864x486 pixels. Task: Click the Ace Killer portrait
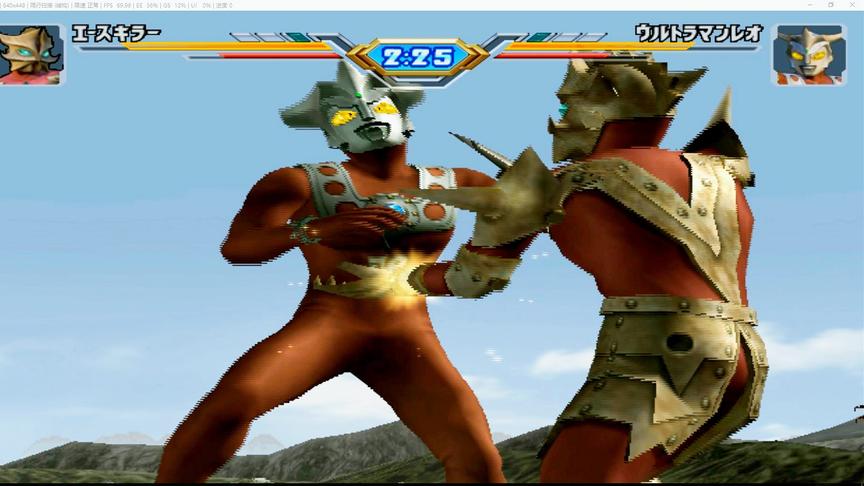coord(31,54)
